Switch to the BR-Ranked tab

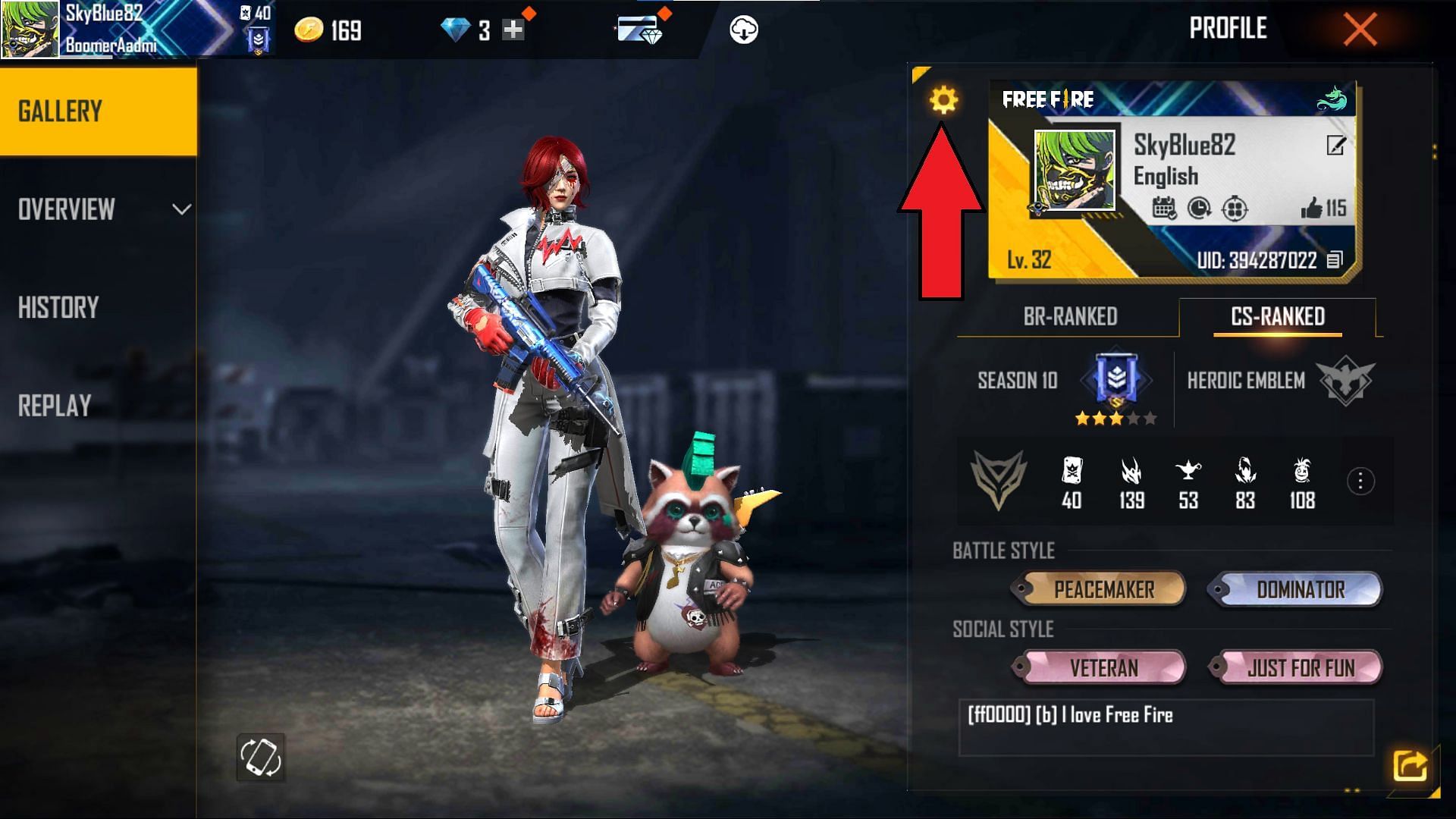click(x=1070, y=316)
